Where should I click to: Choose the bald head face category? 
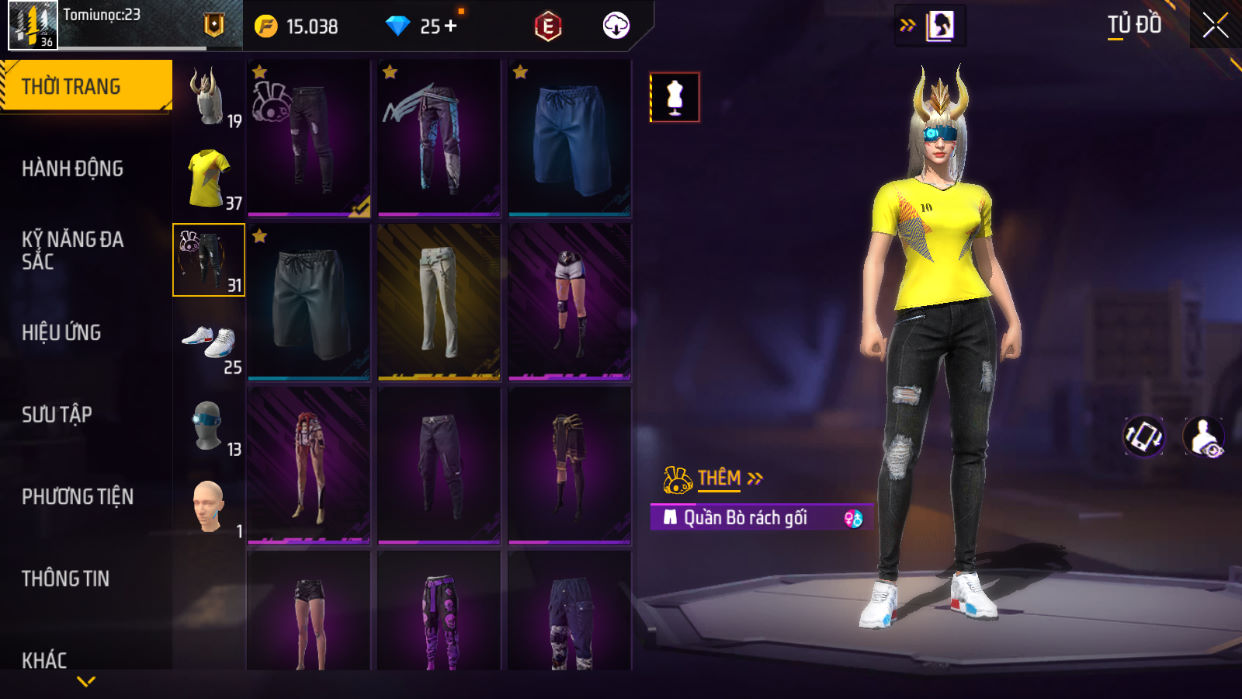pos(209,506)
